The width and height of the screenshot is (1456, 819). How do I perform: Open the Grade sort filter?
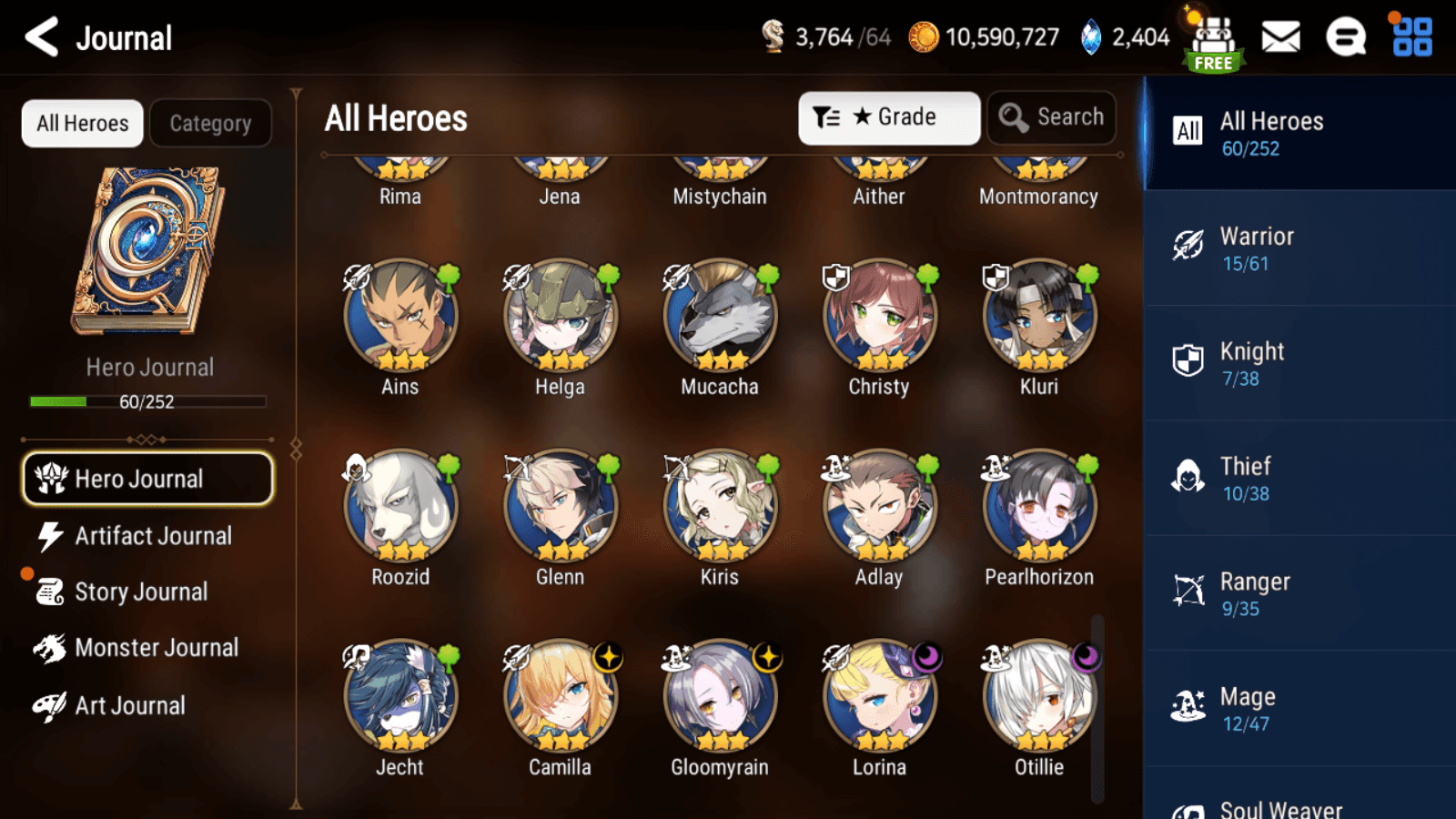(x=889, y=116)
